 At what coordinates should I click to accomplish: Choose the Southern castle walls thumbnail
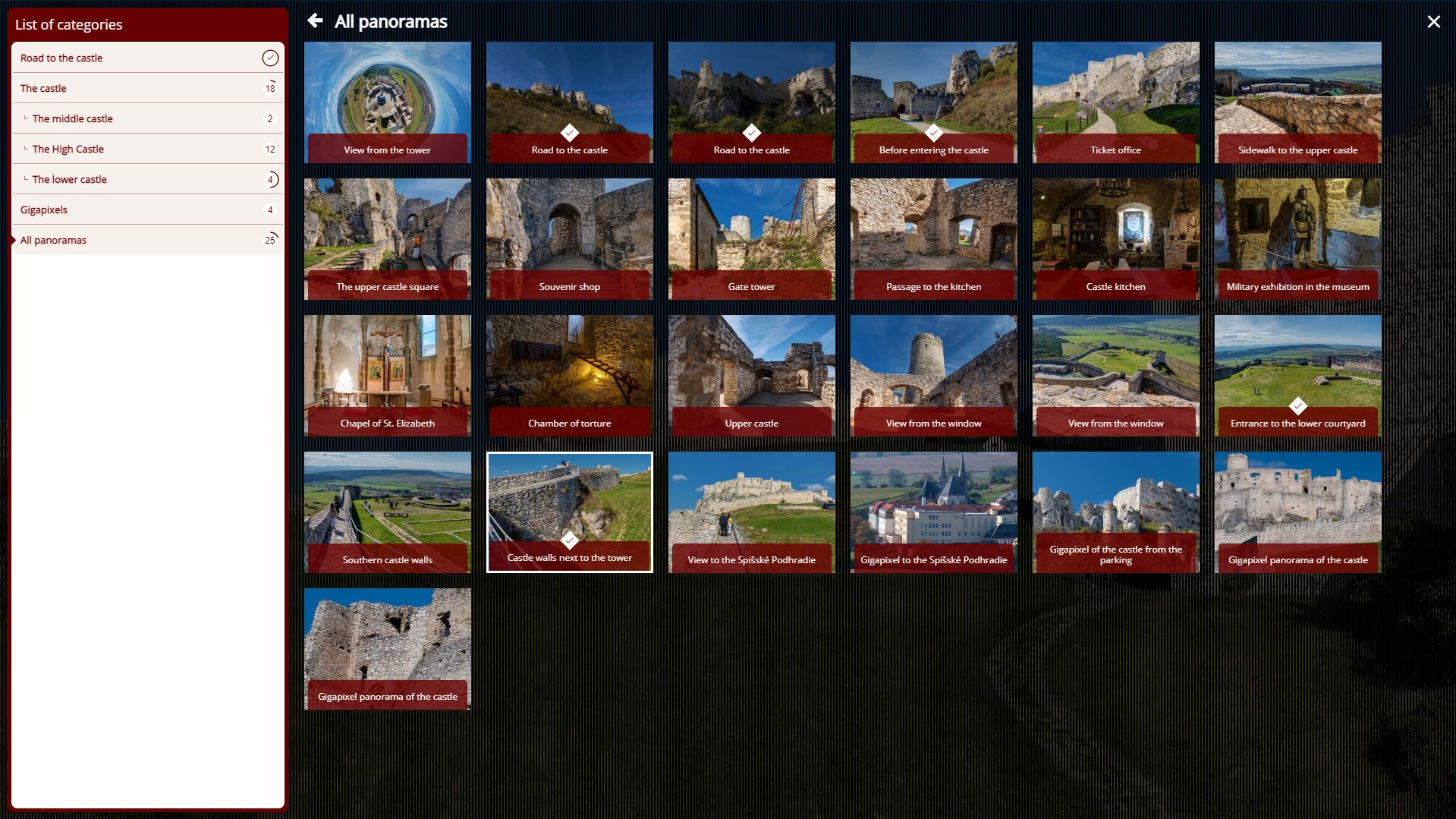[x=387, y=512]
